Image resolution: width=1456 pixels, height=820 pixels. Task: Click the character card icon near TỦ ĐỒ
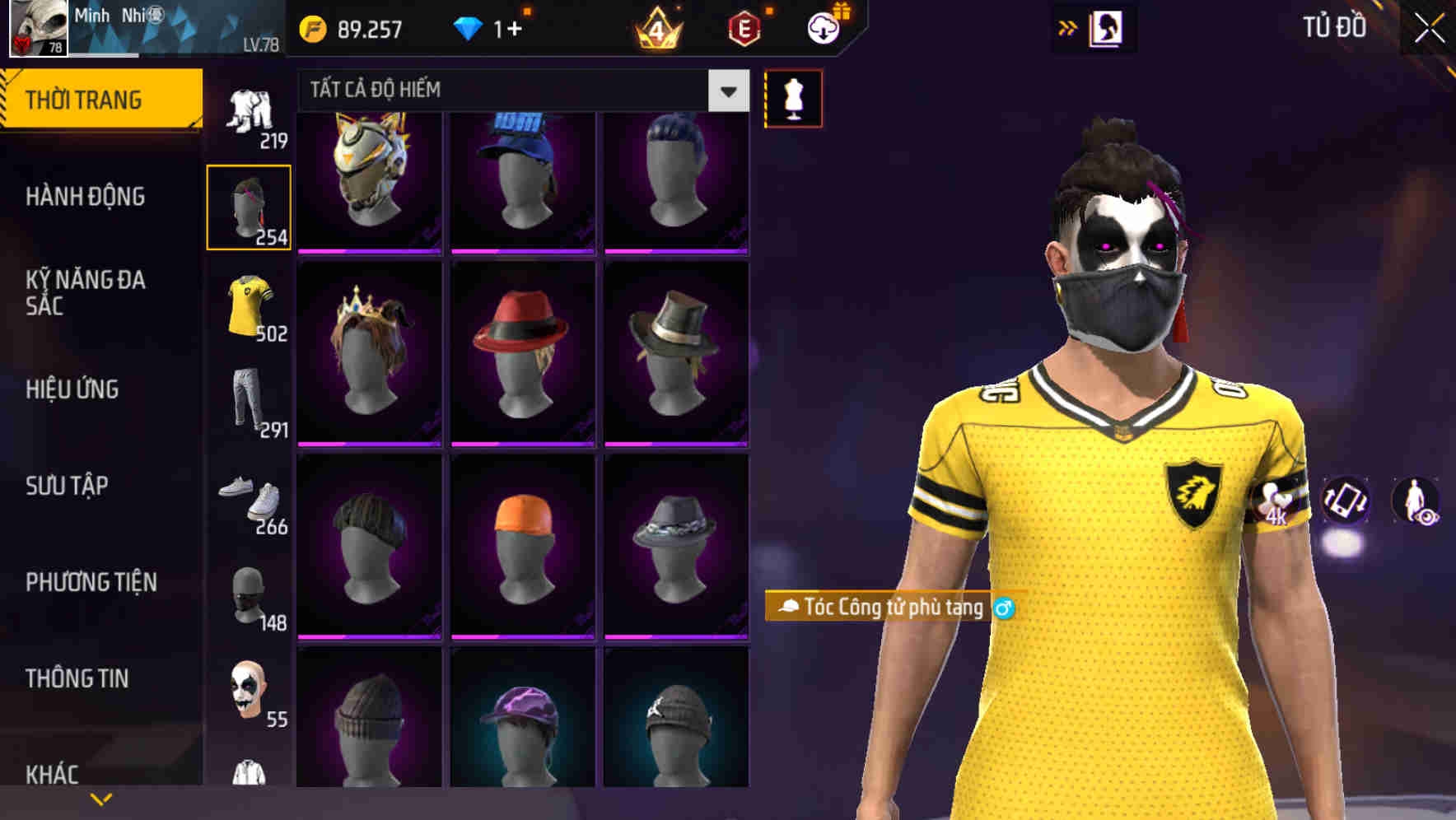tap(1107, 27)
